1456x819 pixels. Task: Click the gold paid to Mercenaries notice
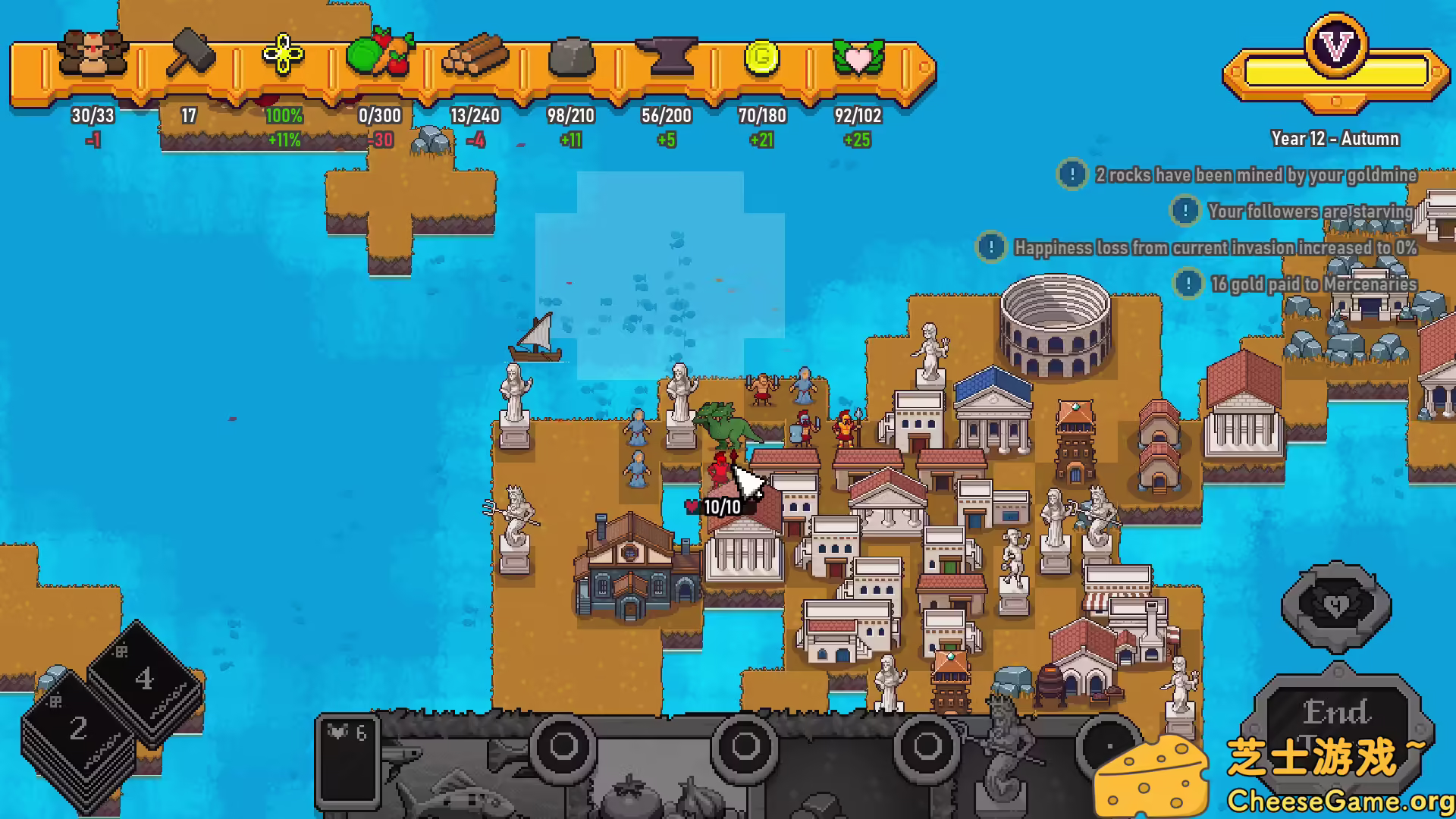tap(1313, 284)
